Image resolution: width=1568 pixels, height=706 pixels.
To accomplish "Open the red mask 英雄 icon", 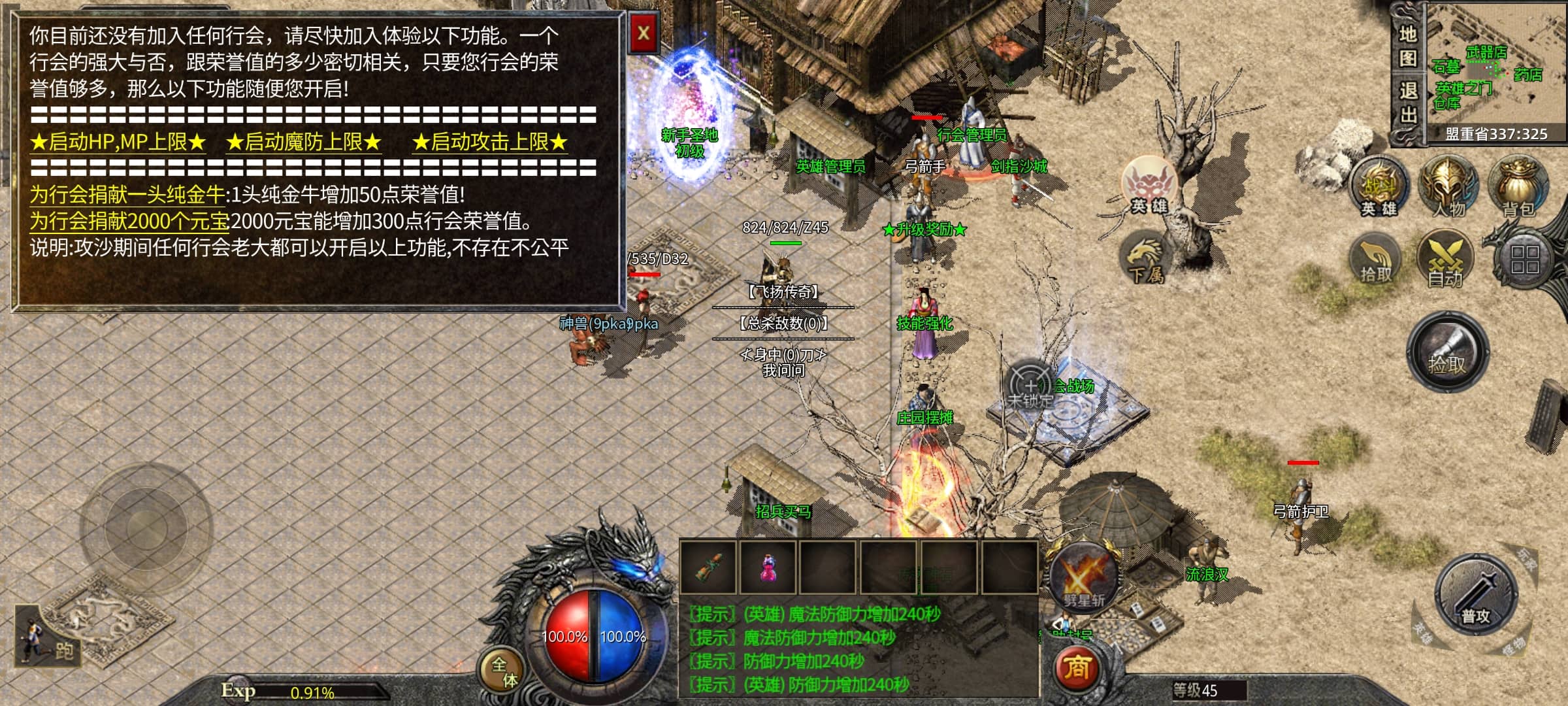I will 1149,184.
